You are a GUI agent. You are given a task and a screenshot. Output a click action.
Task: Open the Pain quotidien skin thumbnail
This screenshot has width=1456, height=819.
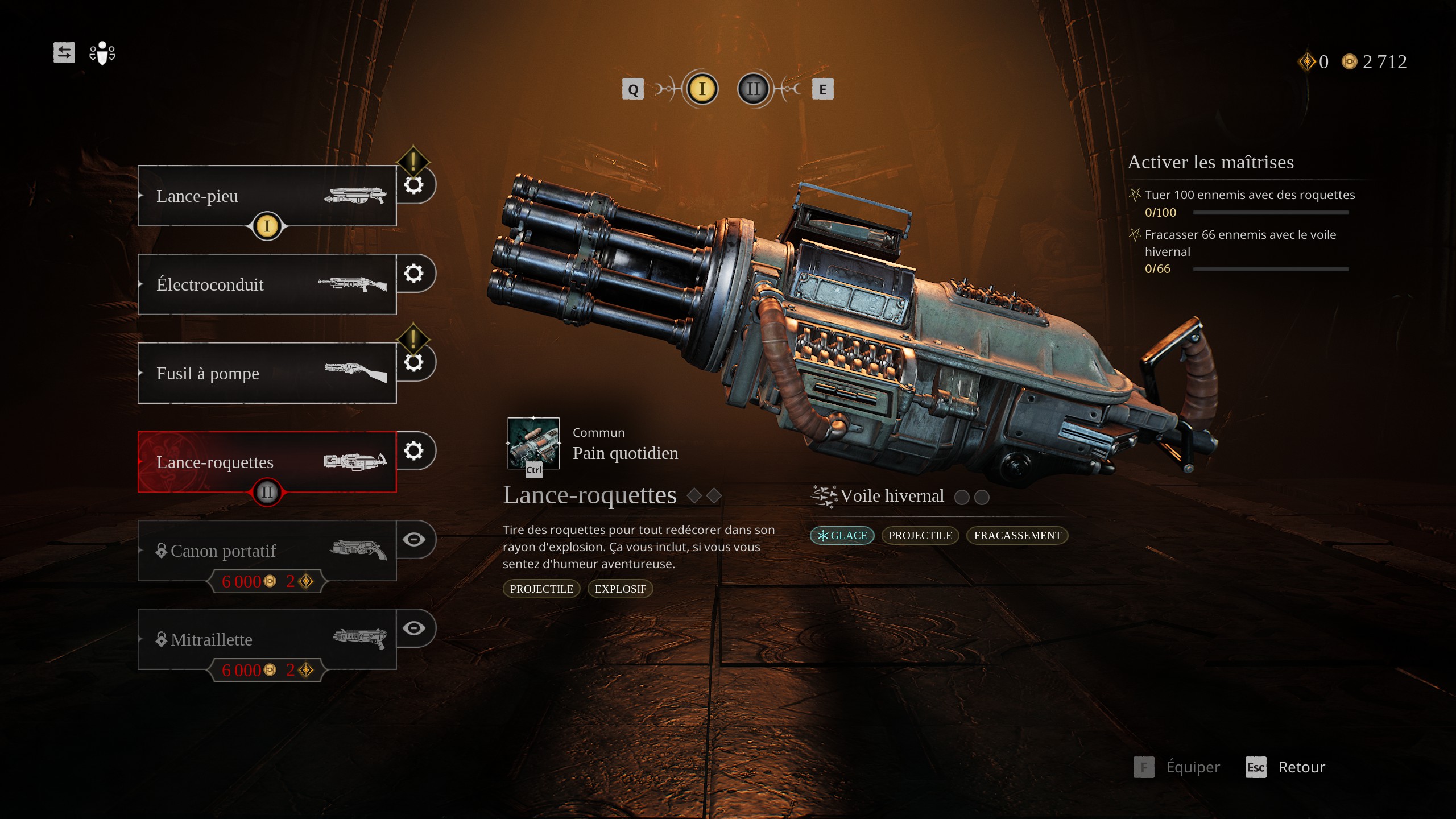click(533, 444)
